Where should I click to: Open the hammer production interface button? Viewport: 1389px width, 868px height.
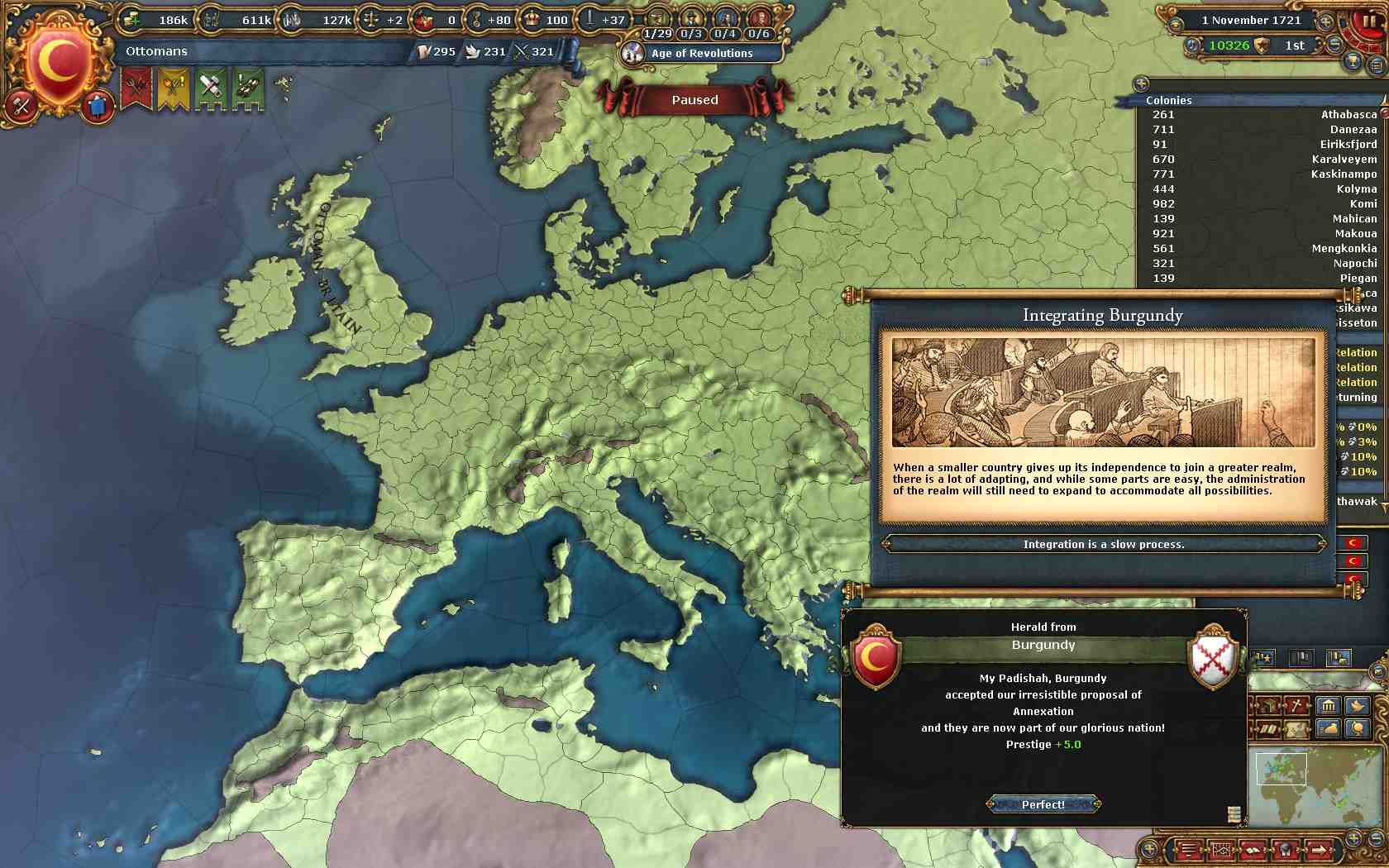pyautogui.click(x=21, y=107)
